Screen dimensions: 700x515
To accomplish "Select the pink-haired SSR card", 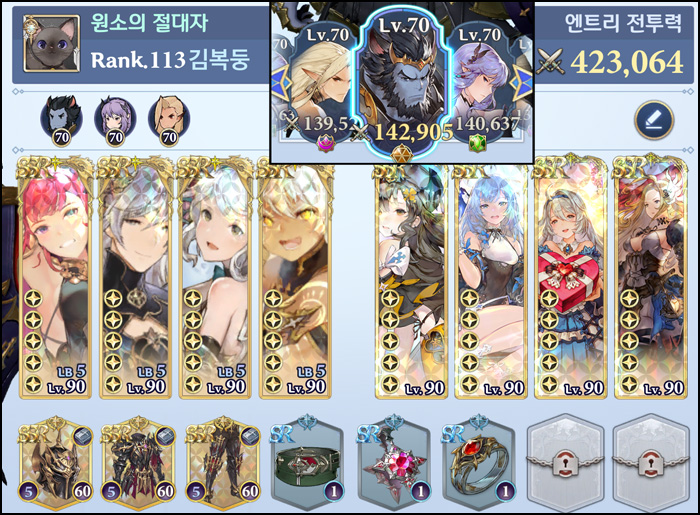I will click(x=56, y=277).
